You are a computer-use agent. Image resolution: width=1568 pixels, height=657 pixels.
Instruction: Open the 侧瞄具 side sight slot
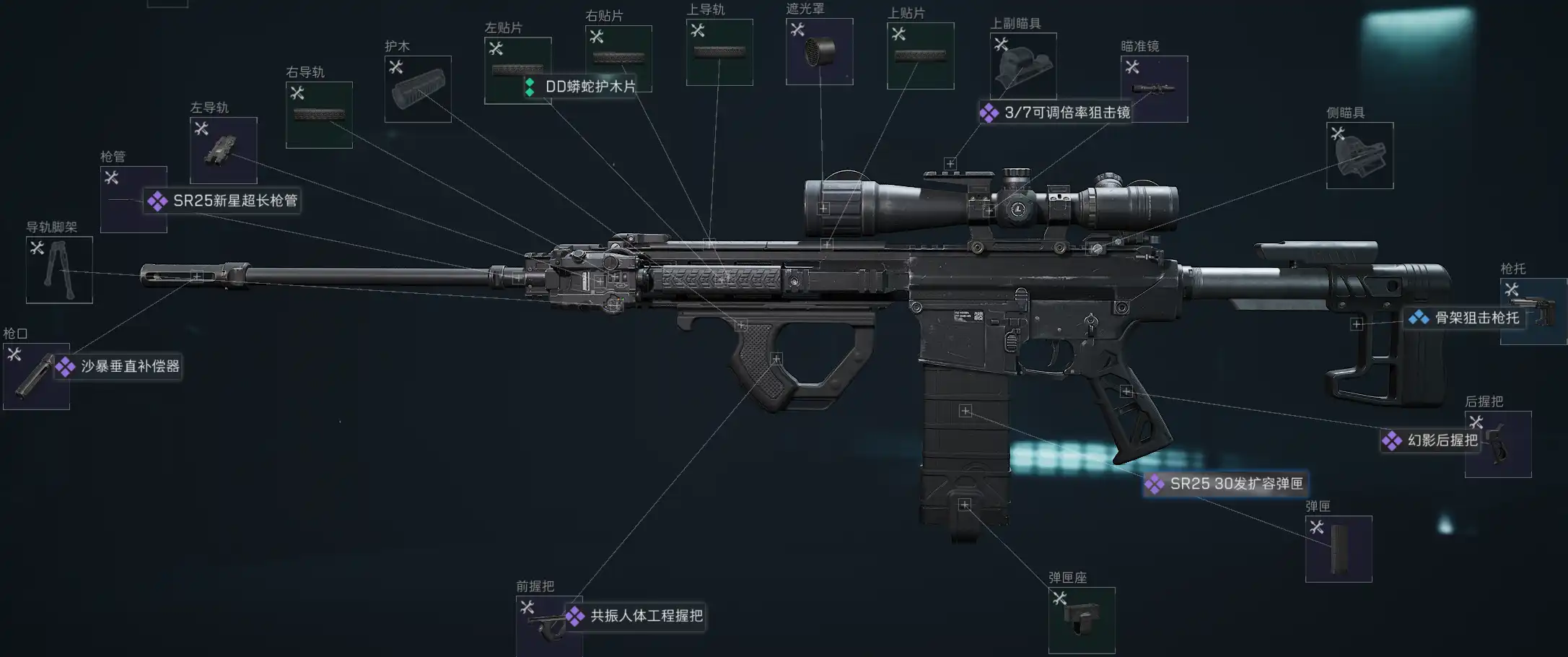pos(1359,155)
